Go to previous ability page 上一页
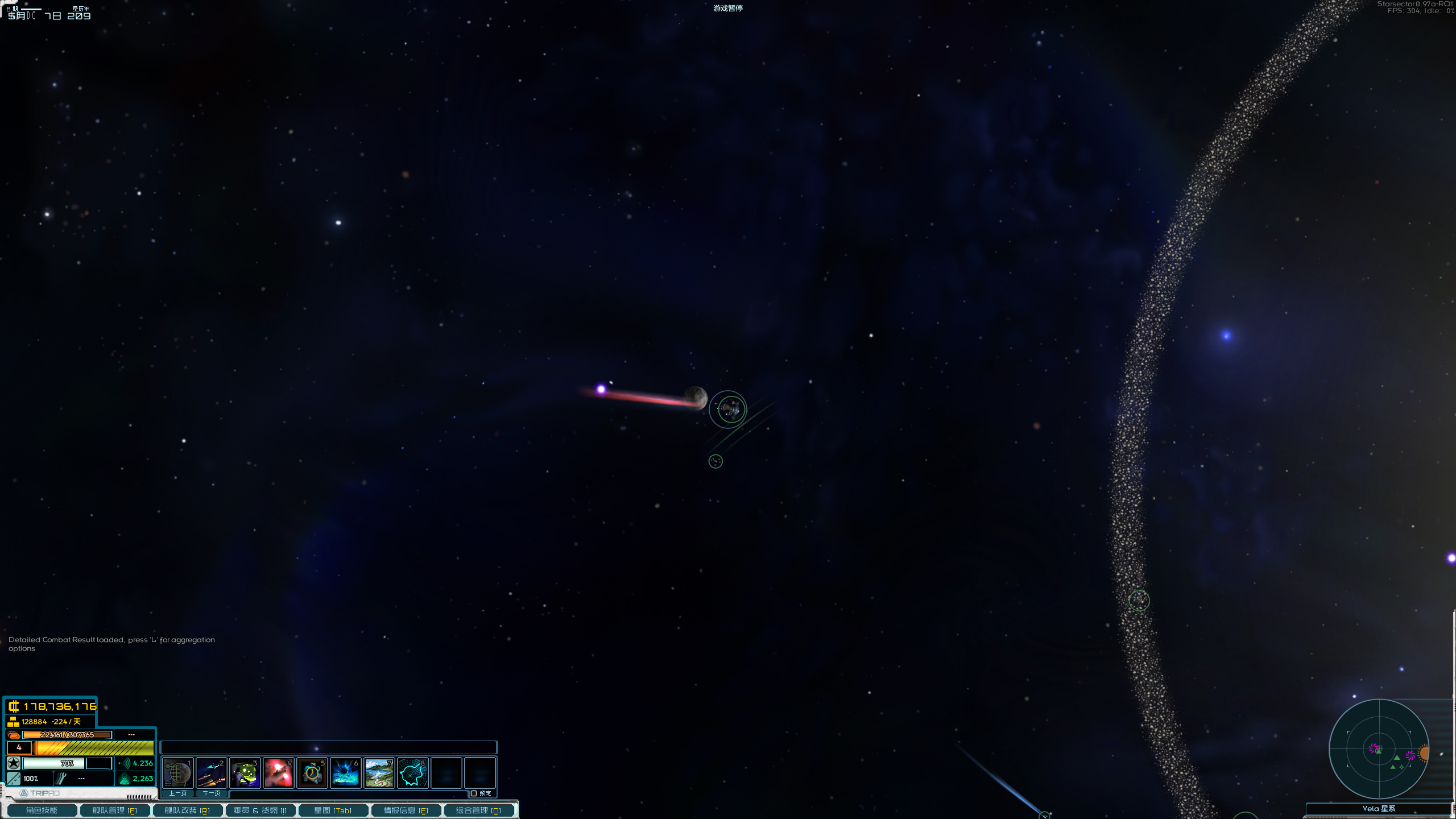Viewport: 1456px width, 819px height. coord(177,793)
